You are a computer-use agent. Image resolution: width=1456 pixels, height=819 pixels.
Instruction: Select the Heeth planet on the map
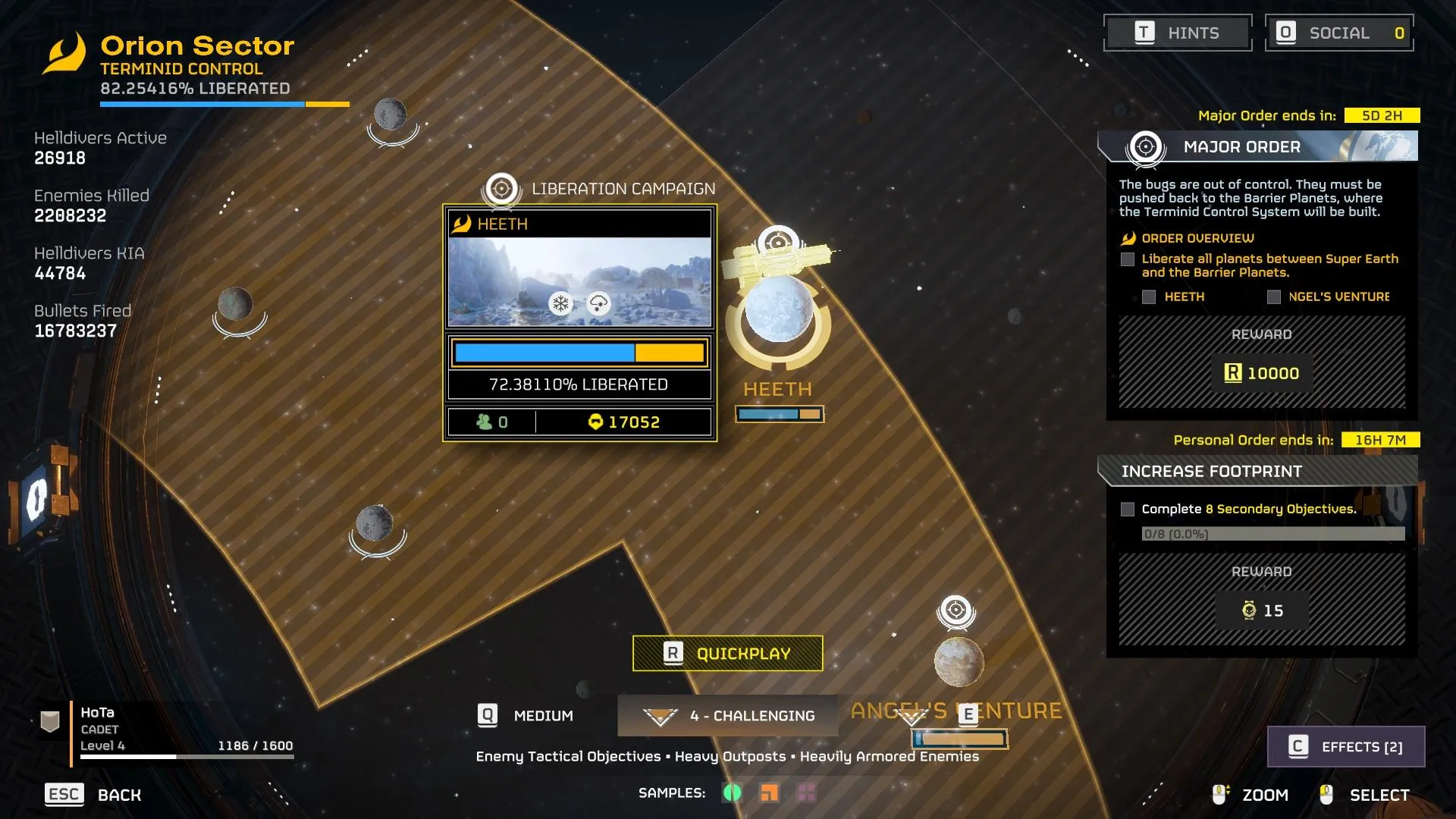pos(778,309)
